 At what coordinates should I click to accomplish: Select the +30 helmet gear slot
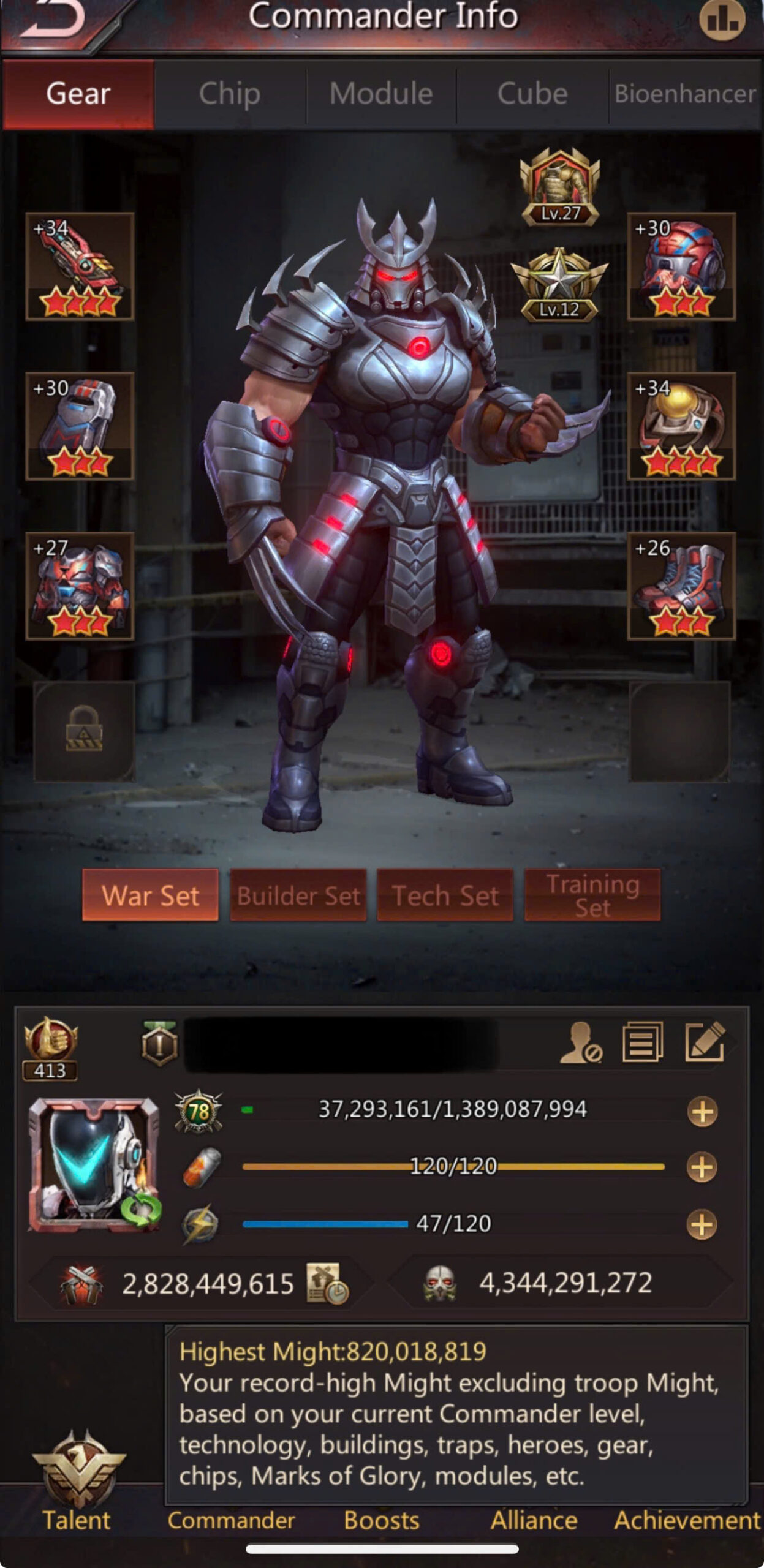click(x=681, y=266)
